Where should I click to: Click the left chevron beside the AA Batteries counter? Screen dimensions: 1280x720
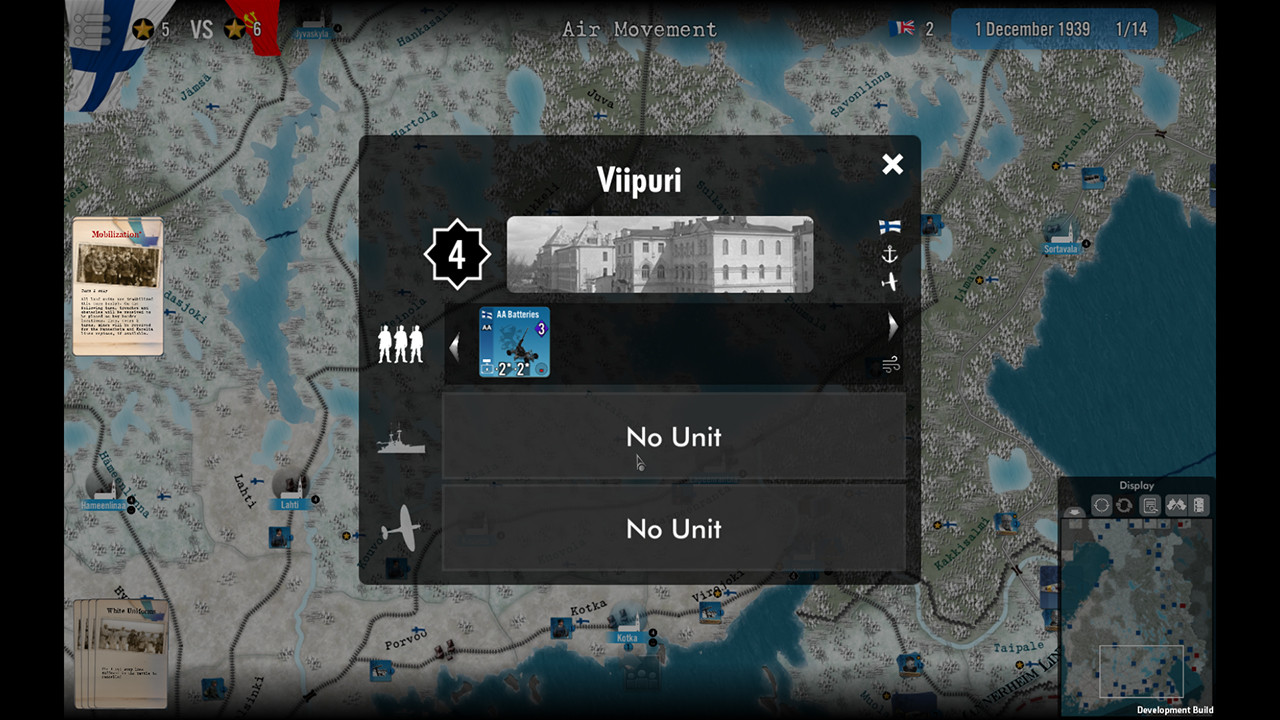click(455, 346)
